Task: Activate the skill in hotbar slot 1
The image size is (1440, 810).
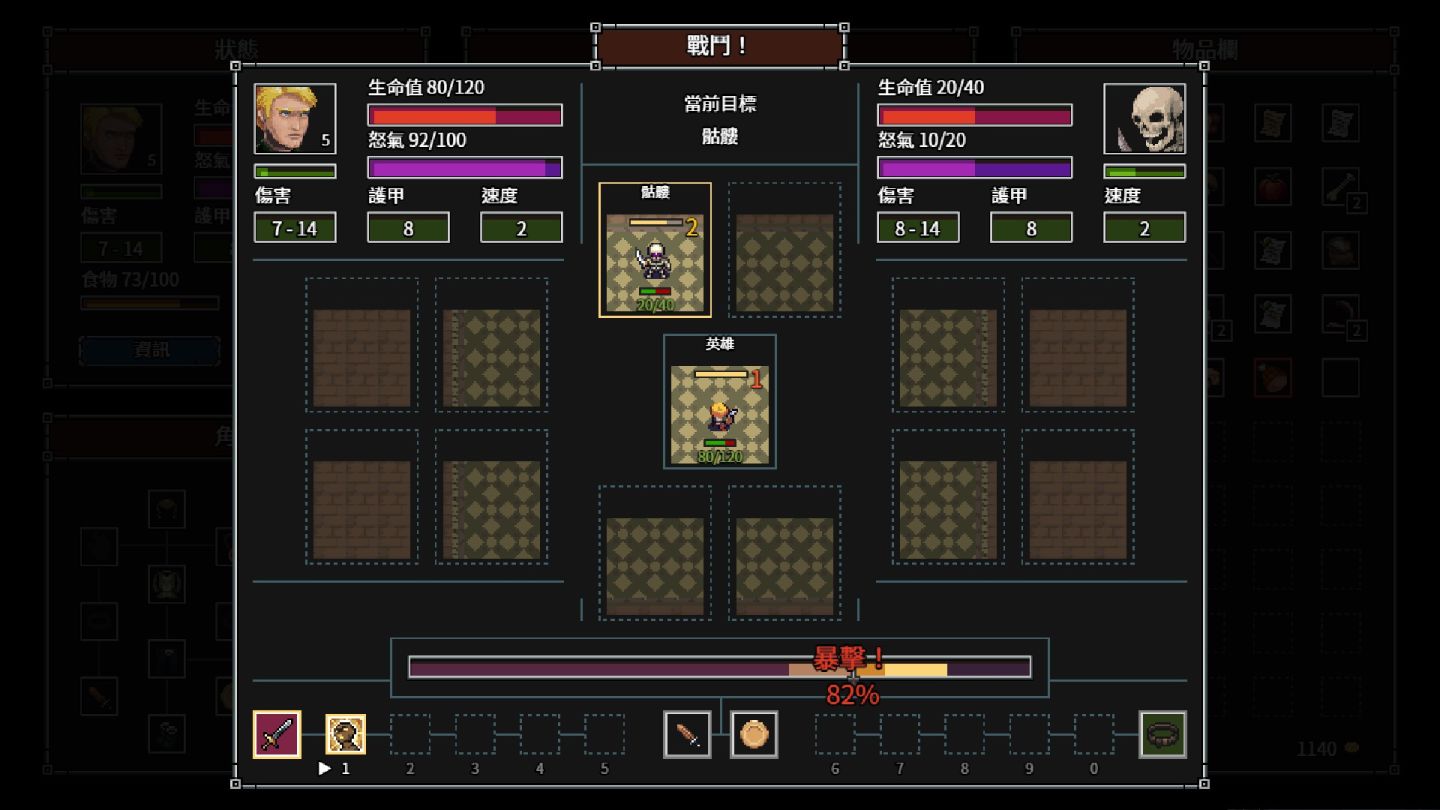Action: (x=346, y=735)
